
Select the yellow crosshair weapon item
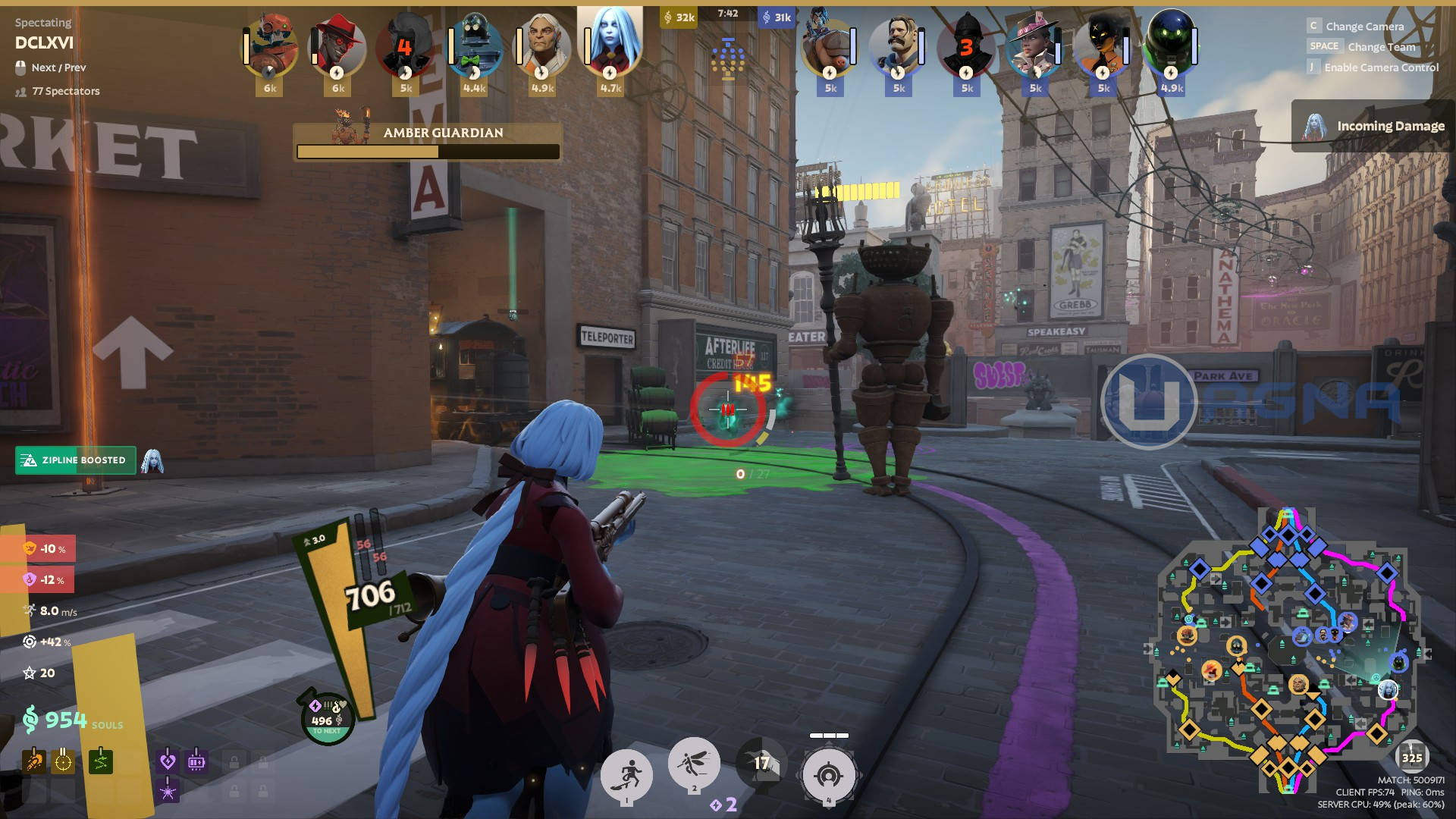pyautogui.click(x=63, y=761)
